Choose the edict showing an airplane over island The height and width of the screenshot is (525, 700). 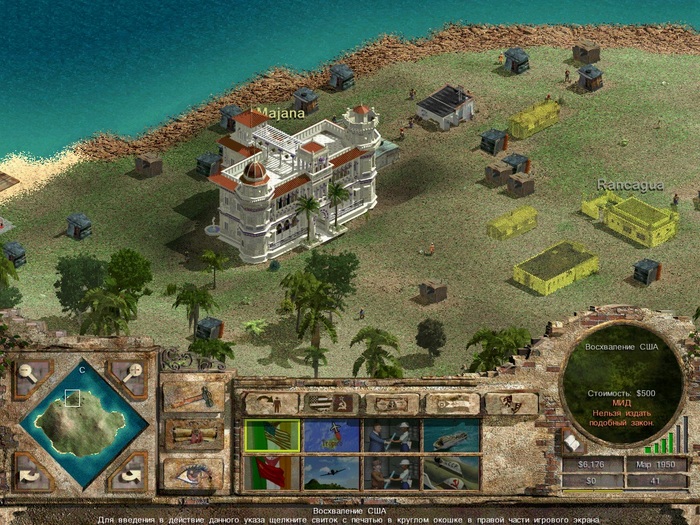click(x=331, y=435)
